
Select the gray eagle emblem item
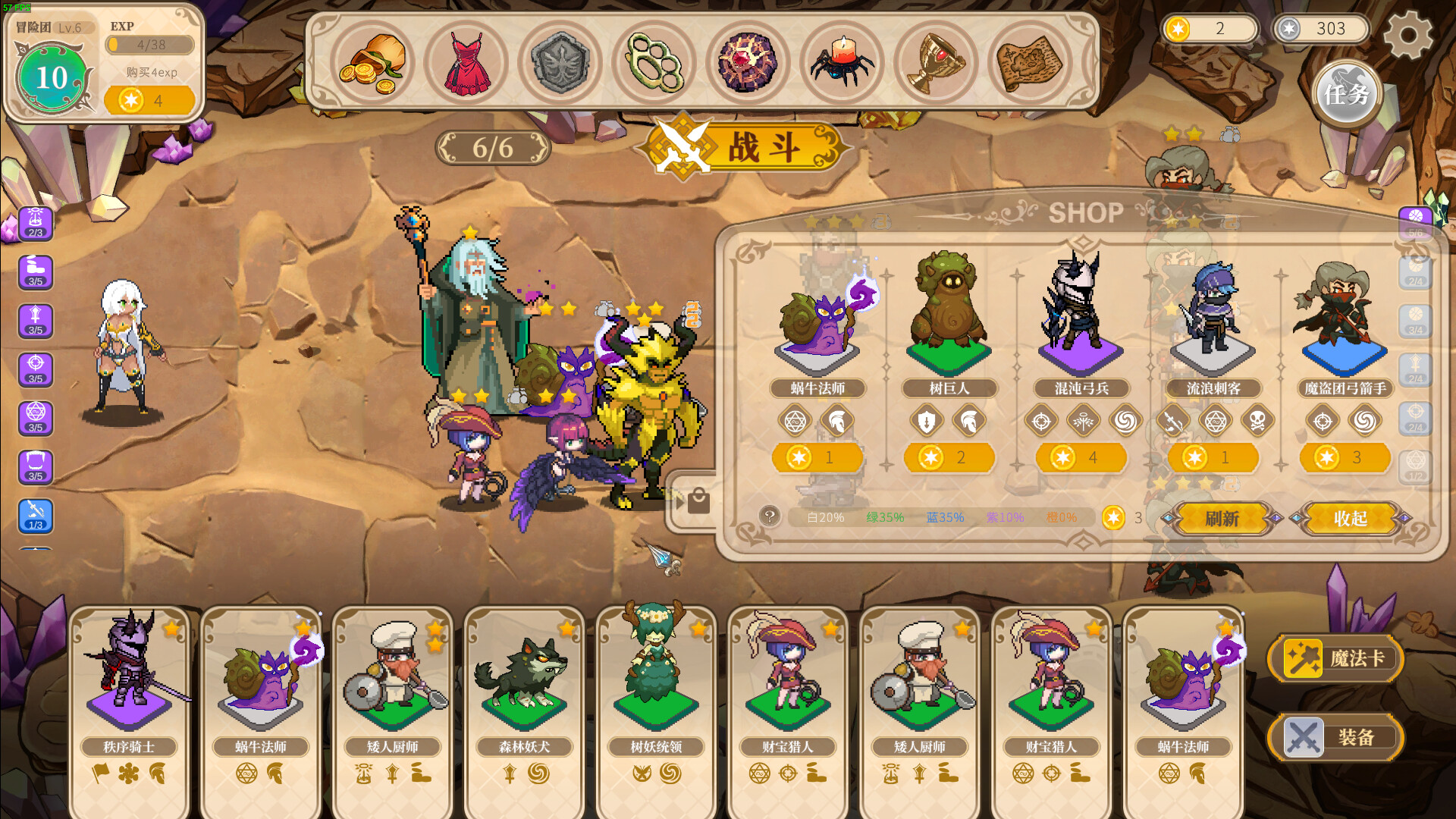pyautogui.click(x=561, y=64)
